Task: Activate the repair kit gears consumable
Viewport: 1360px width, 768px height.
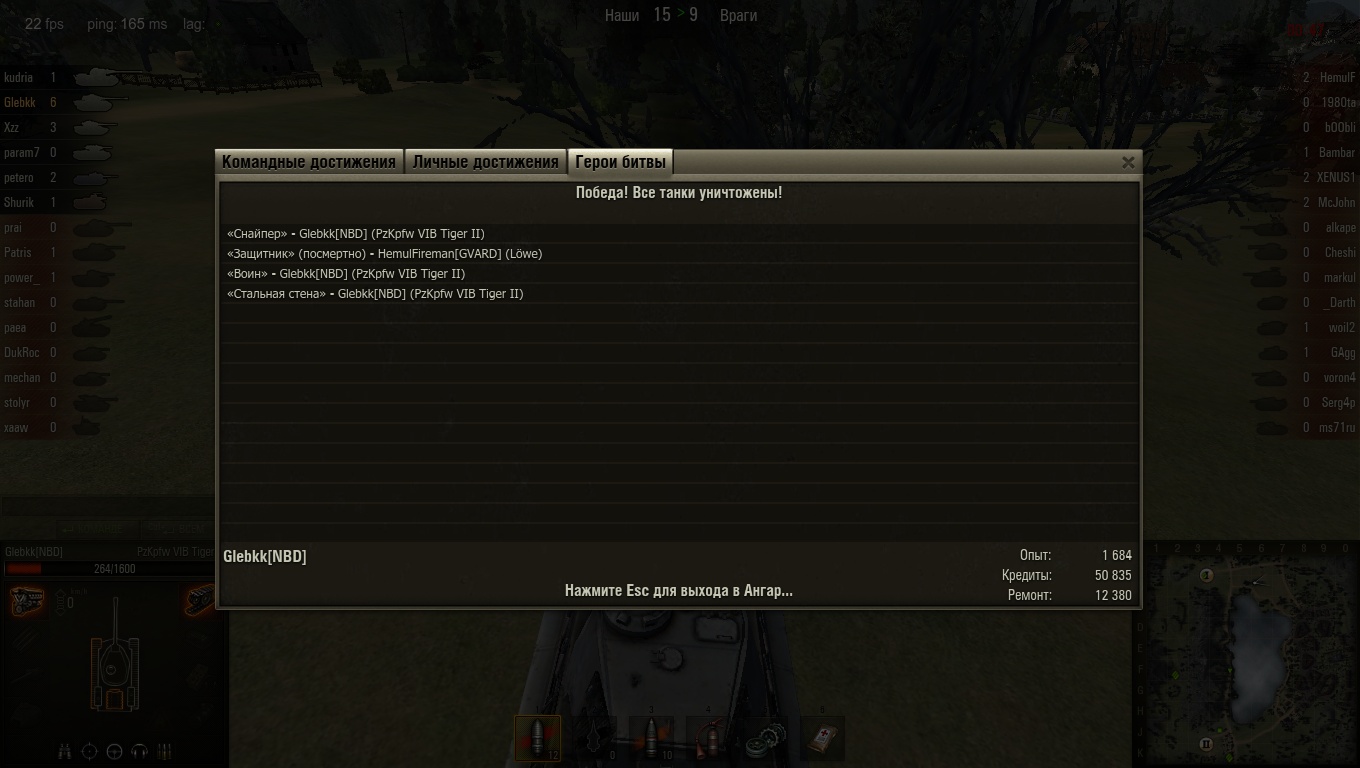Action: [766, 738]
